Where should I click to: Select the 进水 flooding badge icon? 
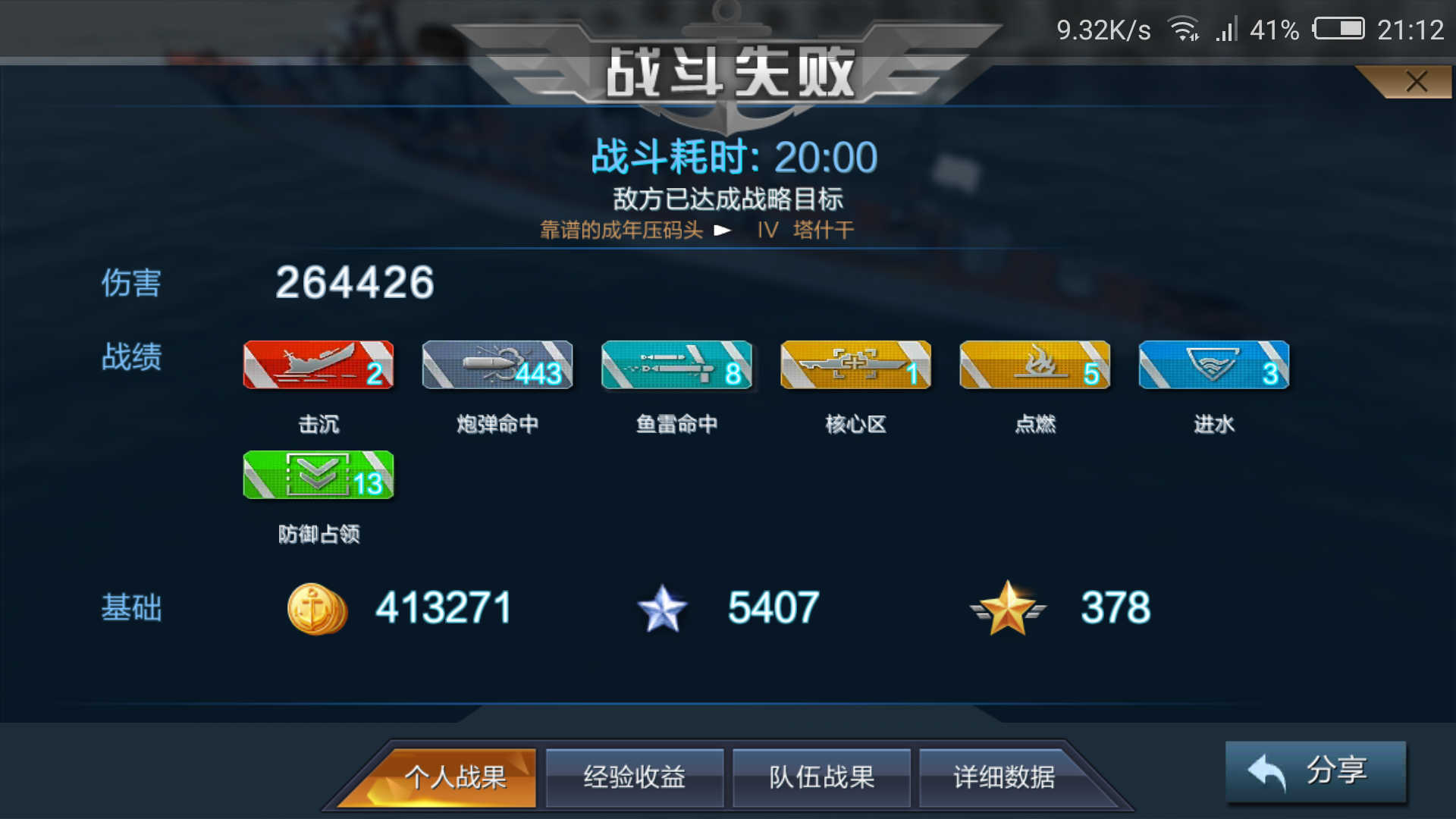[x=1213, y=365]
